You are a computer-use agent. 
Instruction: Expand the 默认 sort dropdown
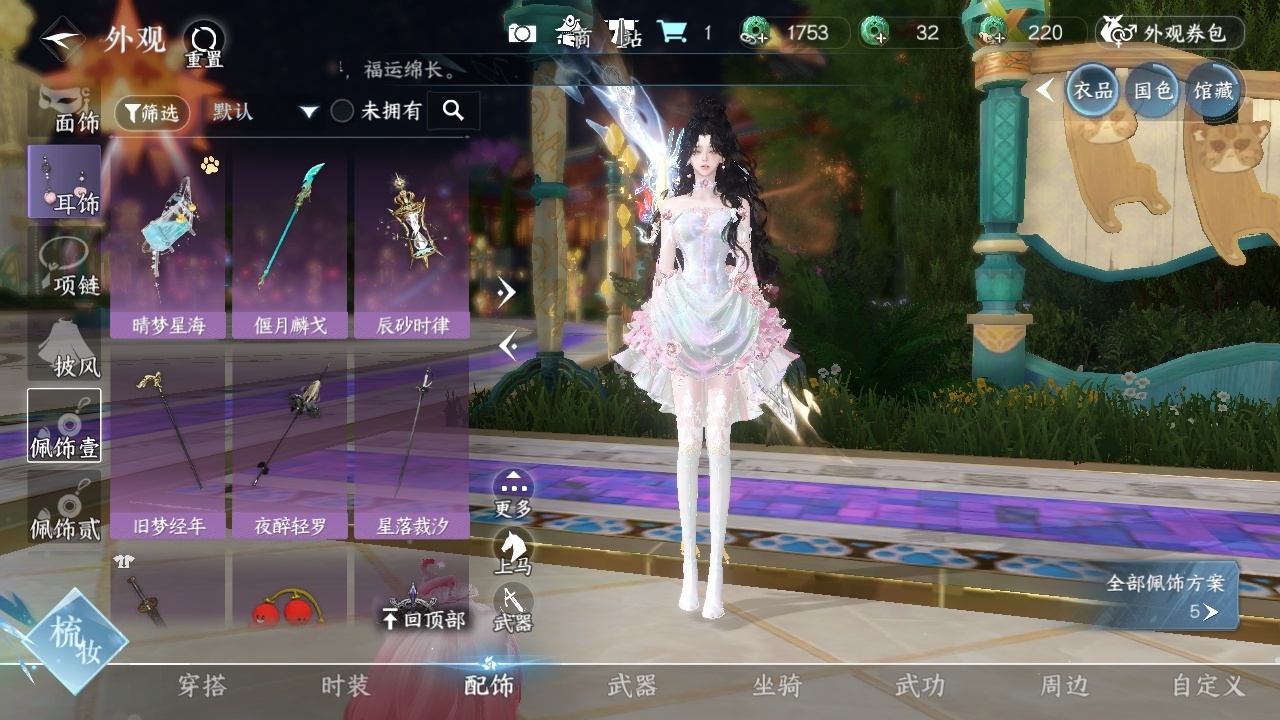pyautogui.click(x=265, y=112)
